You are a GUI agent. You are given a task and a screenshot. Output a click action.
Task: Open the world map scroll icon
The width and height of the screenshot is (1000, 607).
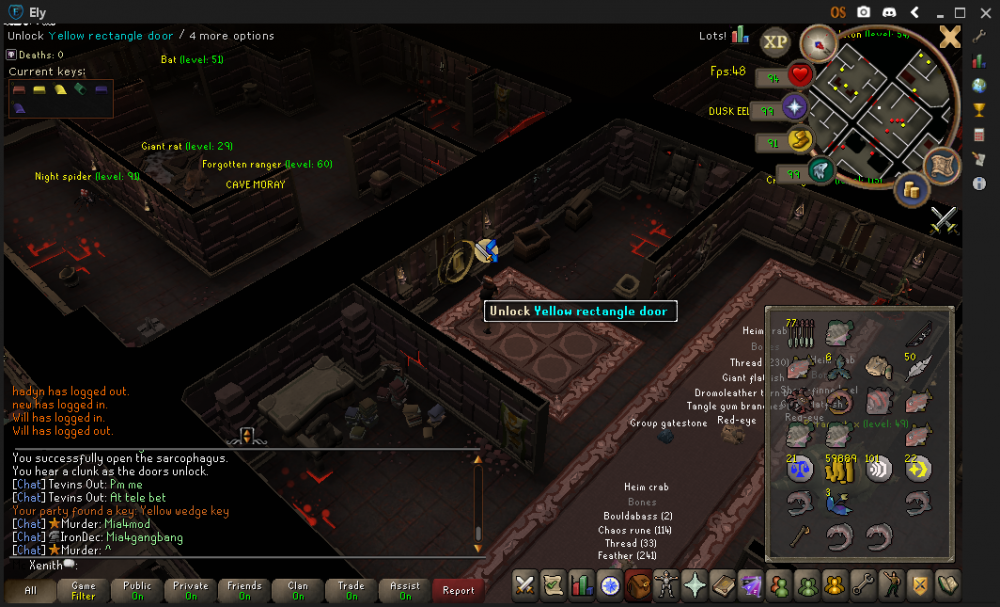pos(942,165)
